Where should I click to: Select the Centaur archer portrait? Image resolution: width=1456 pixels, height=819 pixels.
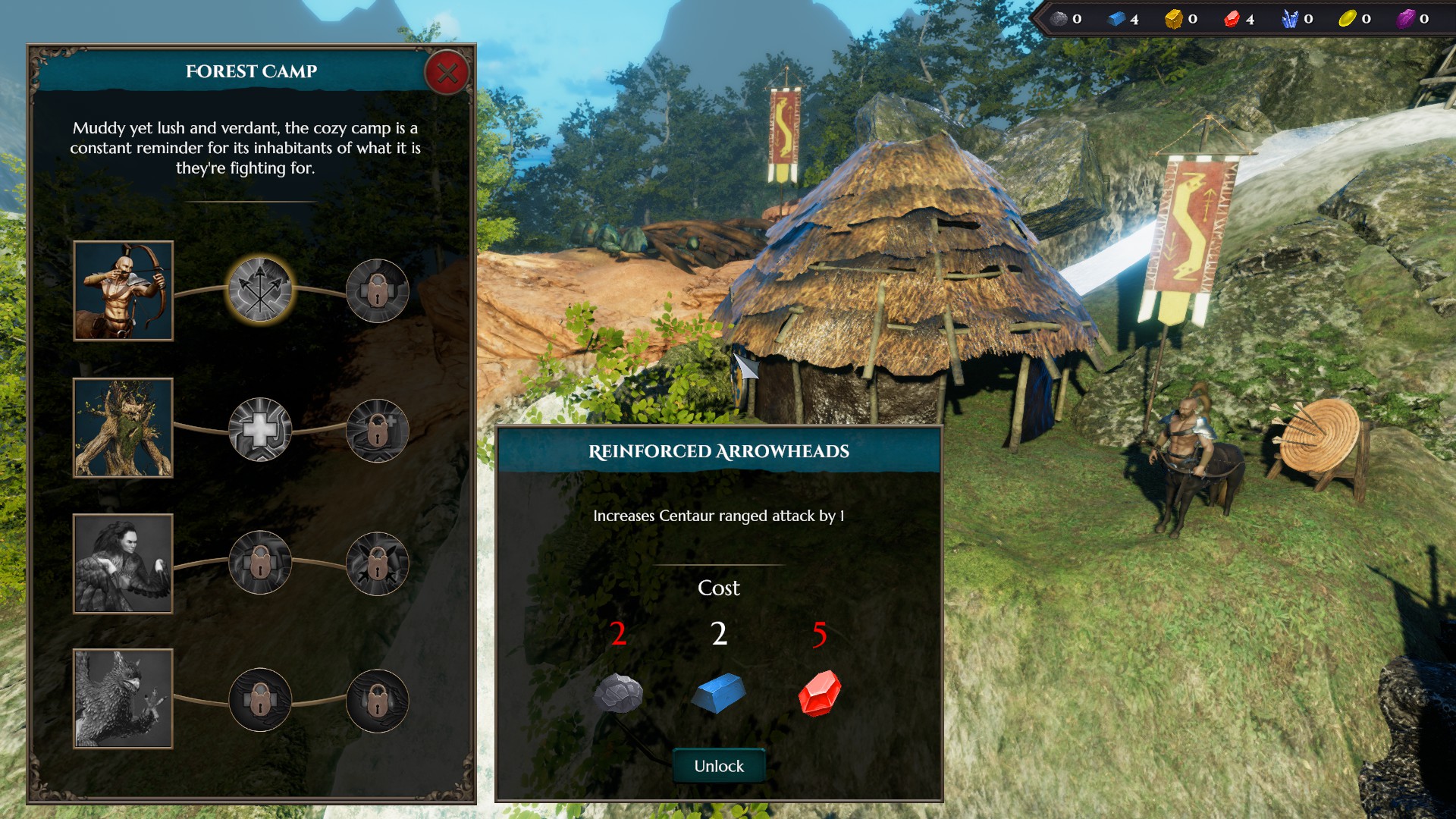(x=123, y=290)
